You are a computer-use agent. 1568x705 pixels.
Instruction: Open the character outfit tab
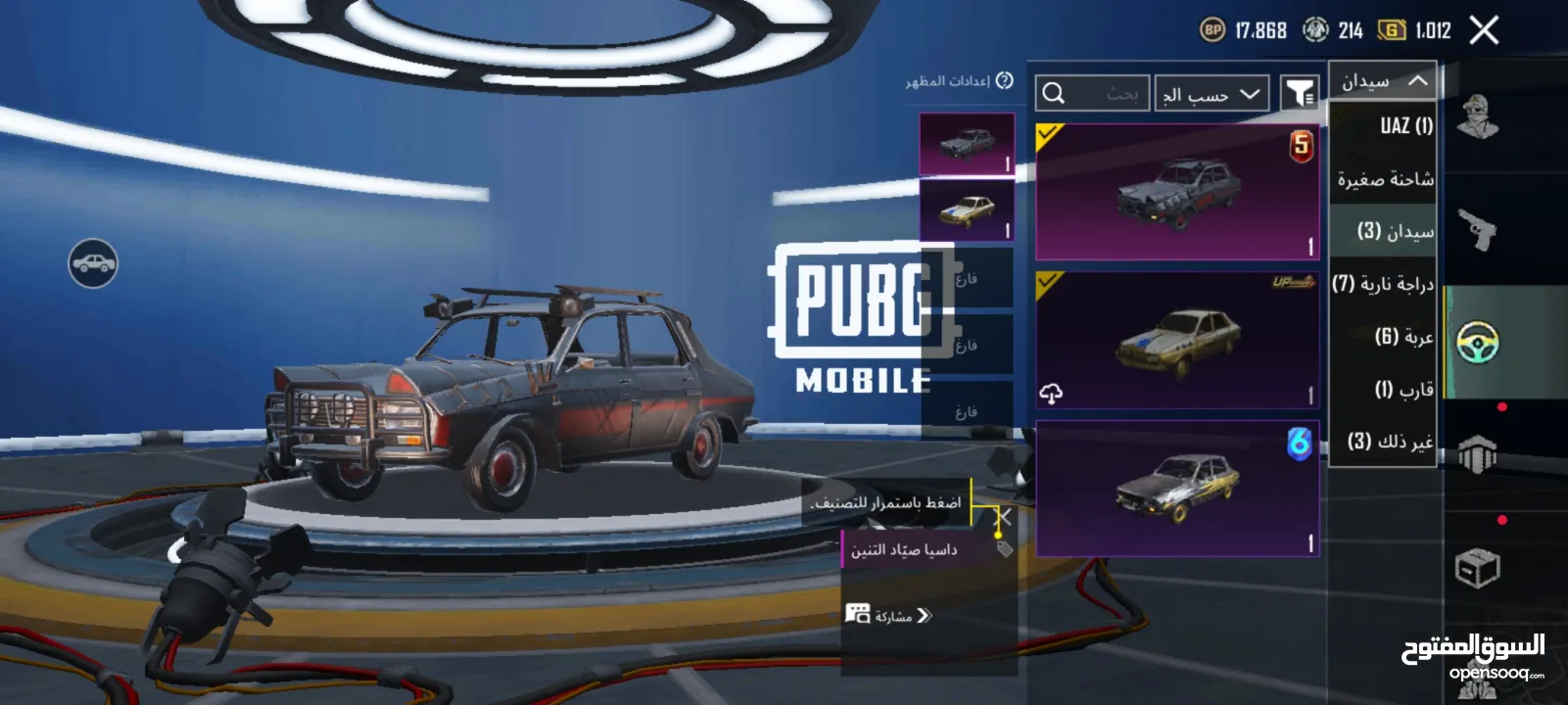1477,117
